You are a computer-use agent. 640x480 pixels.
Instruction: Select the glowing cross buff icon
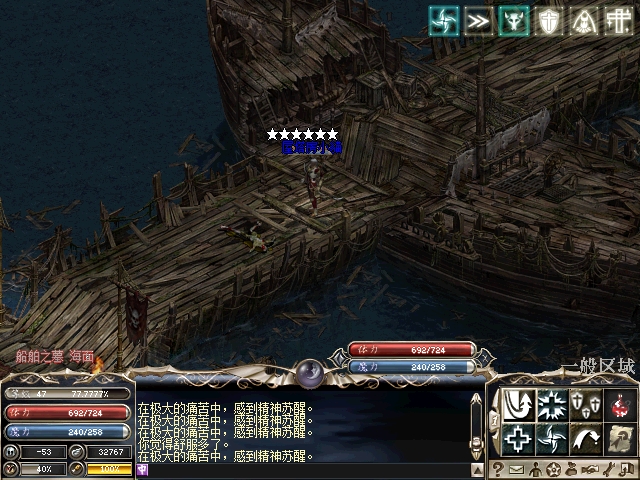click(x=619, y=21)
